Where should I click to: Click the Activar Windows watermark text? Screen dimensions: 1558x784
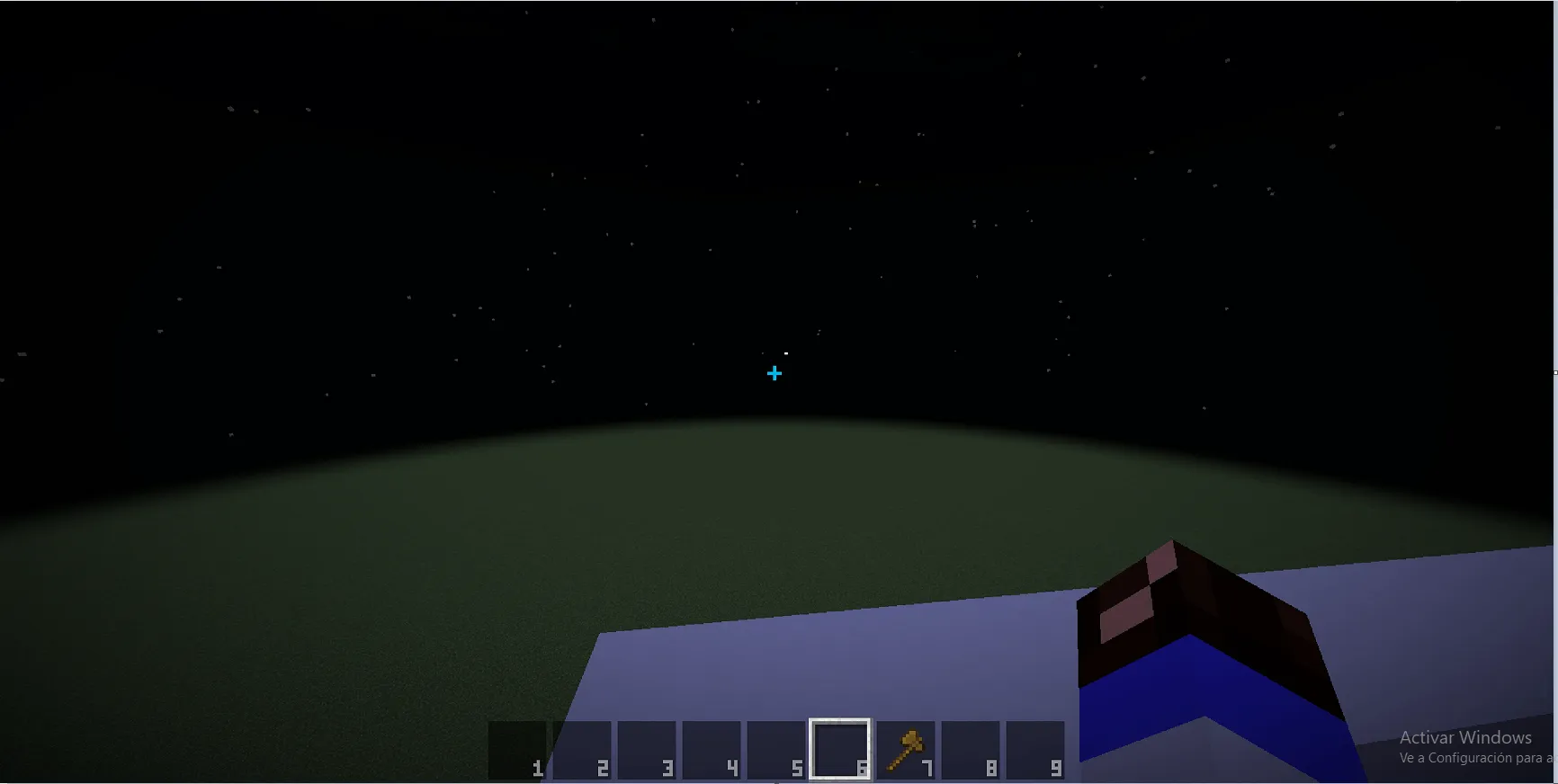1465,737
